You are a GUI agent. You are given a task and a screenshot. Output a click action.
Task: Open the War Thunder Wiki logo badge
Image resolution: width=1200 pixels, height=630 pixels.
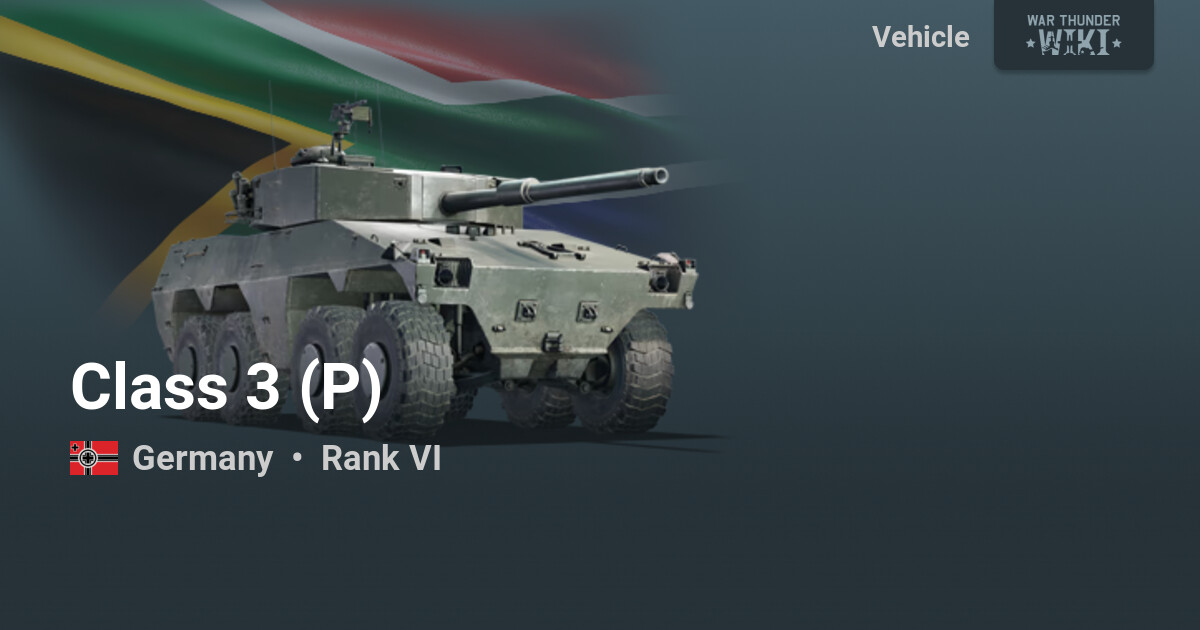[x=1073, y=34]
